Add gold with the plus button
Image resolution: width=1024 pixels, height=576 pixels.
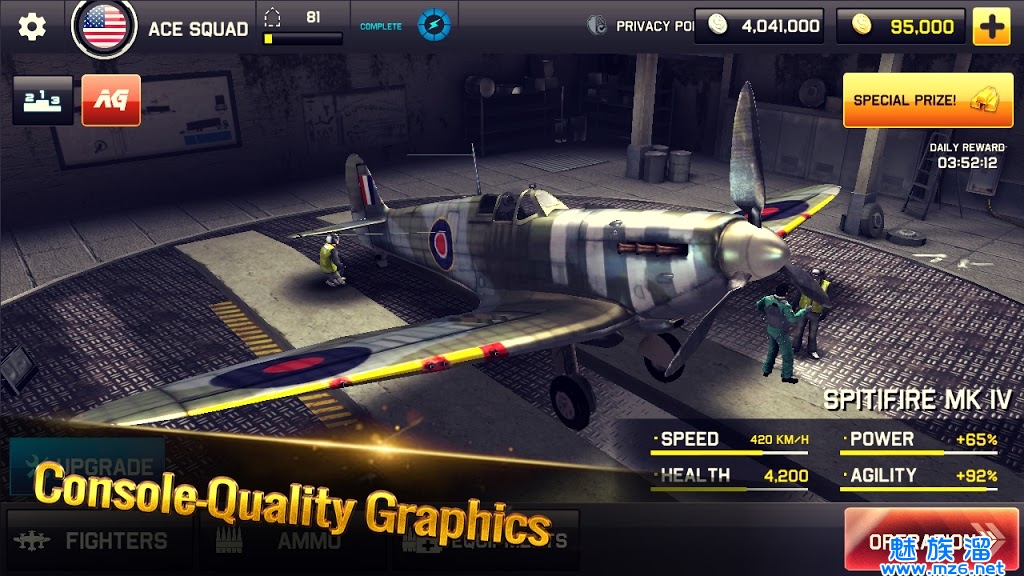point(991,27)
